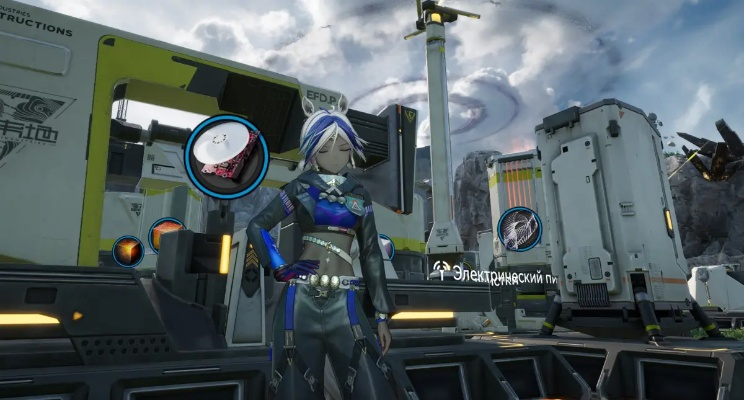The width and height of the screenshot is (744, 400).
Task: Select the antenna icon beside the Электрический label
Action: click(x=441, y=270)
